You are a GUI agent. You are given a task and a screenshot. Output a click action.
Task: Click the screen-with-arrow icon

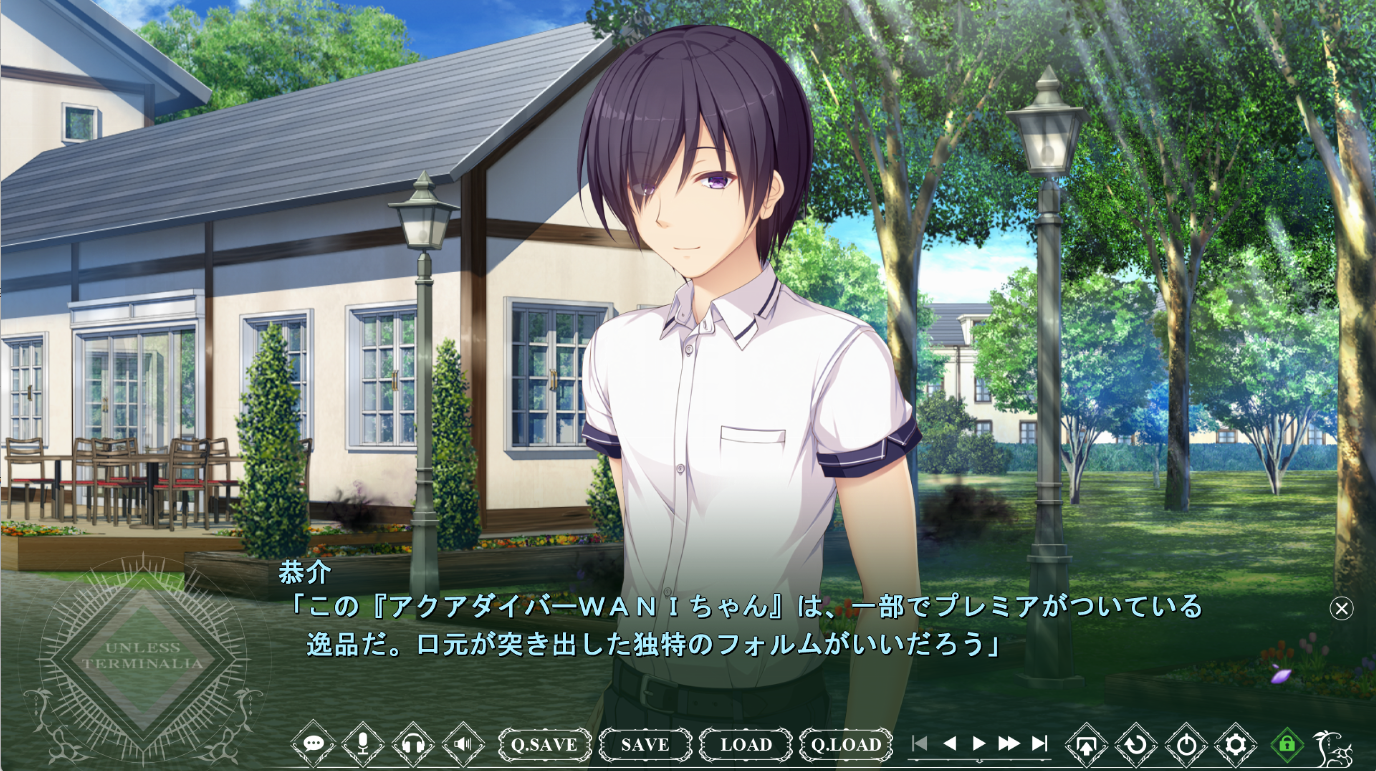pyautogui.click(x=1087, y=744)
